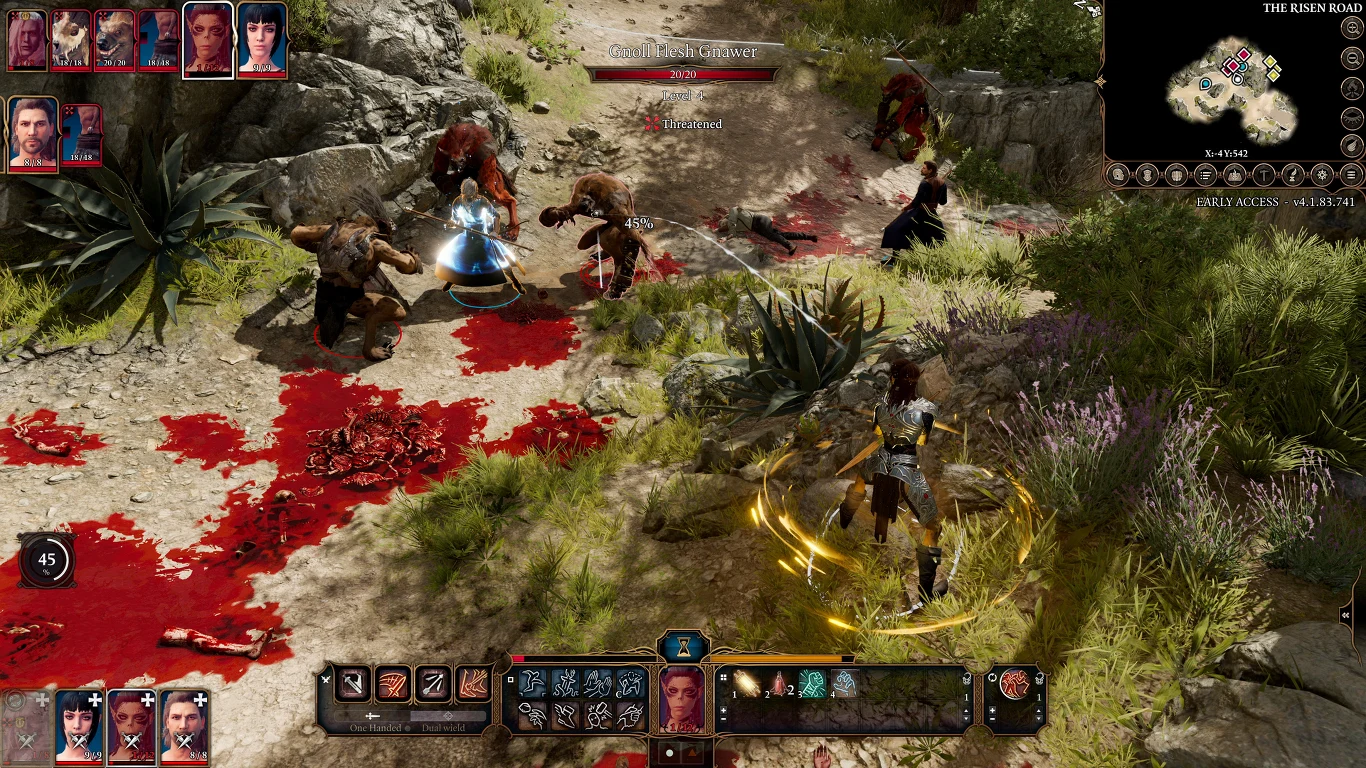Toggle One Handed weapon mode
Viewport: 1366px width, 768px height.
tap(376, 727)
